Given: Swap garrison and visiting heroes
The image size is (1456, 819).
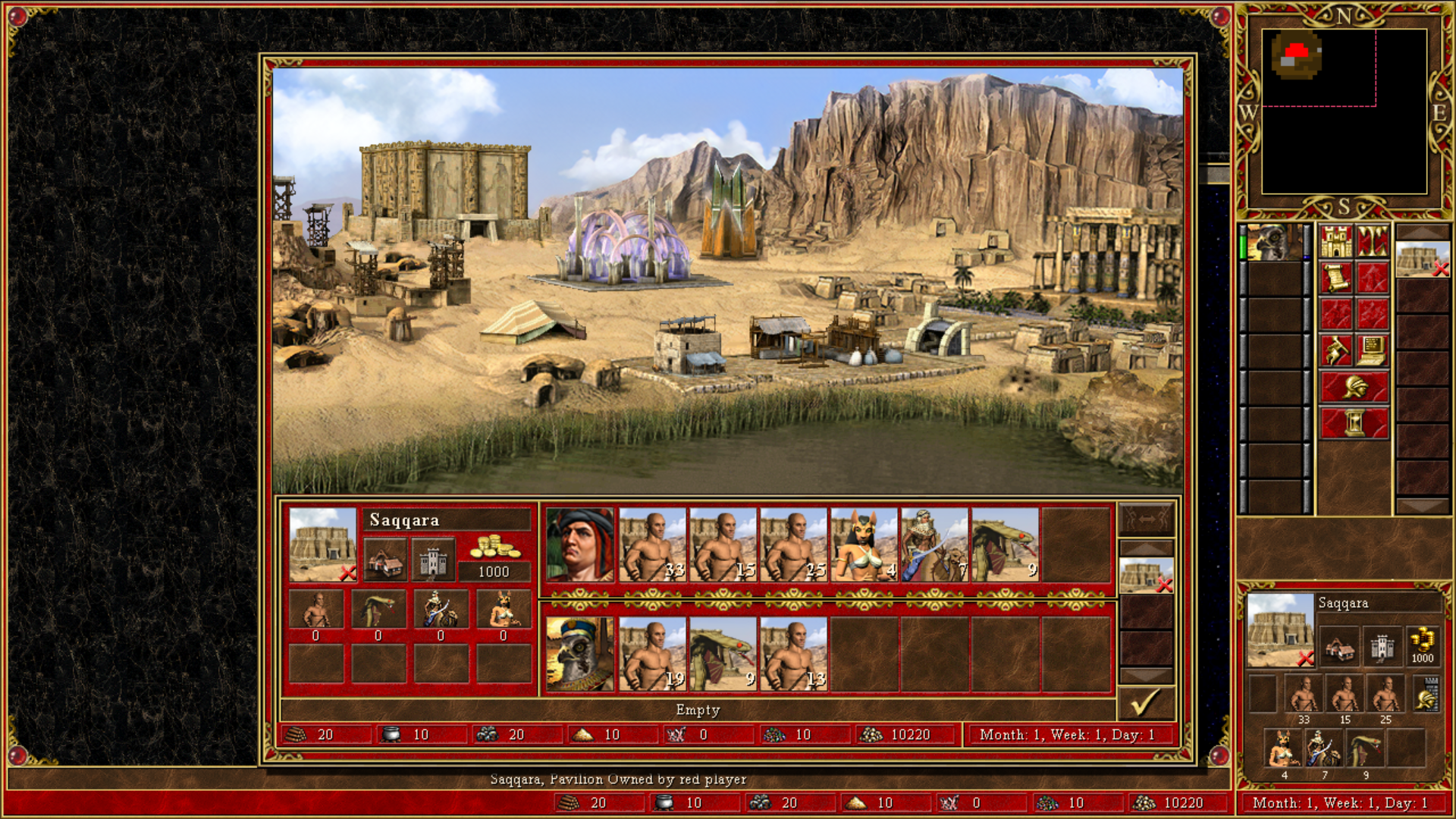Looking at the screenshot, I should point(1146,519).
